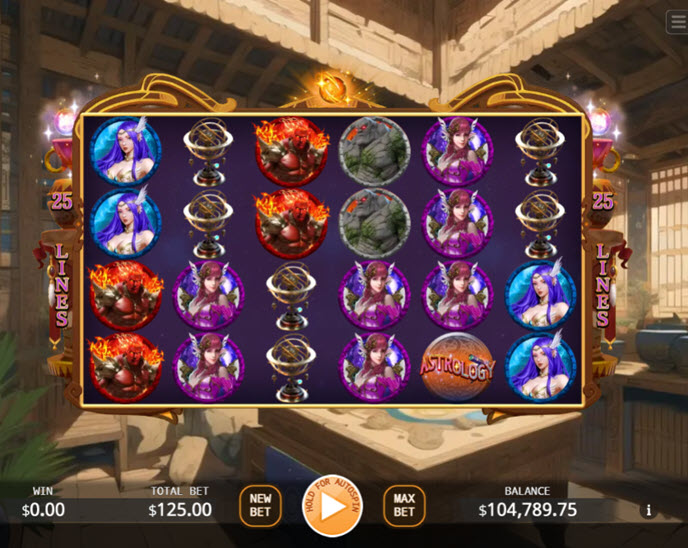Set the wager with MAX BET
The image size is (688, 548).
pos(404,506)
